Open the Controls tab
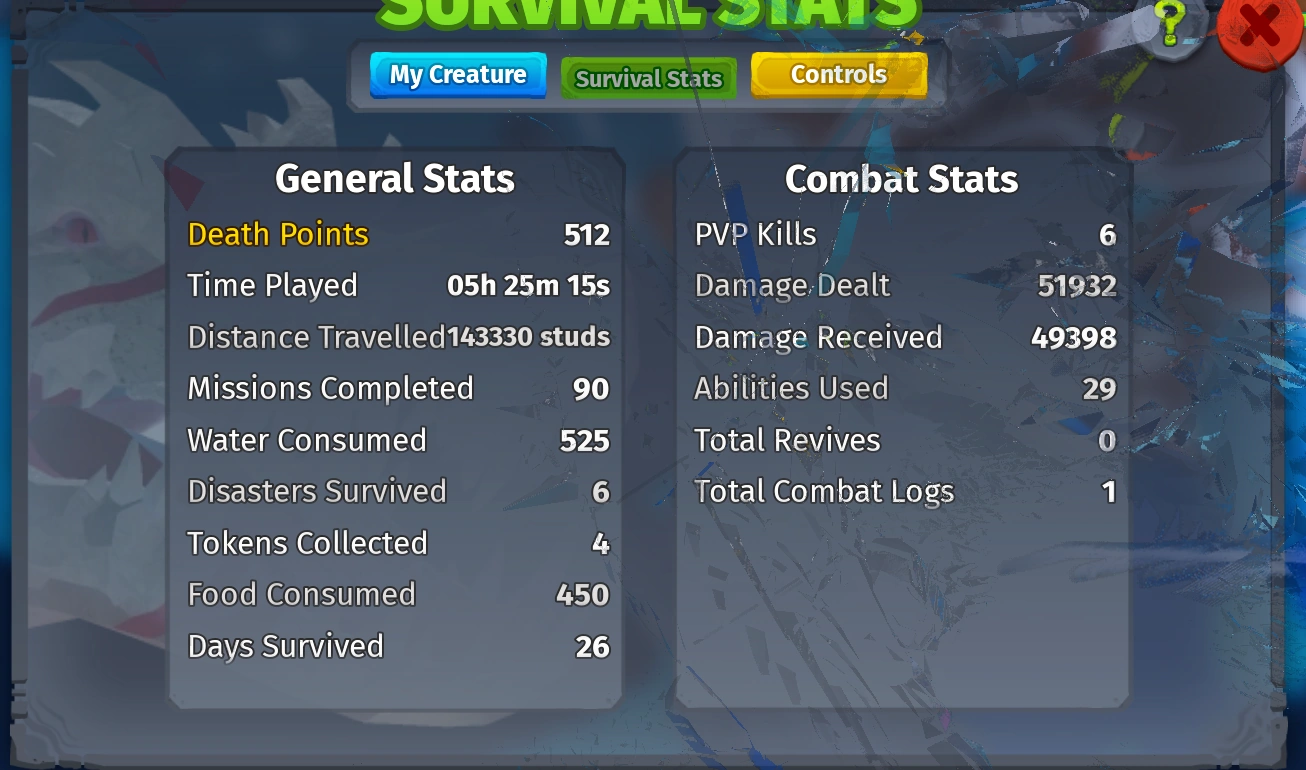Screen dimensions: 1306x770 pos(838,74)
